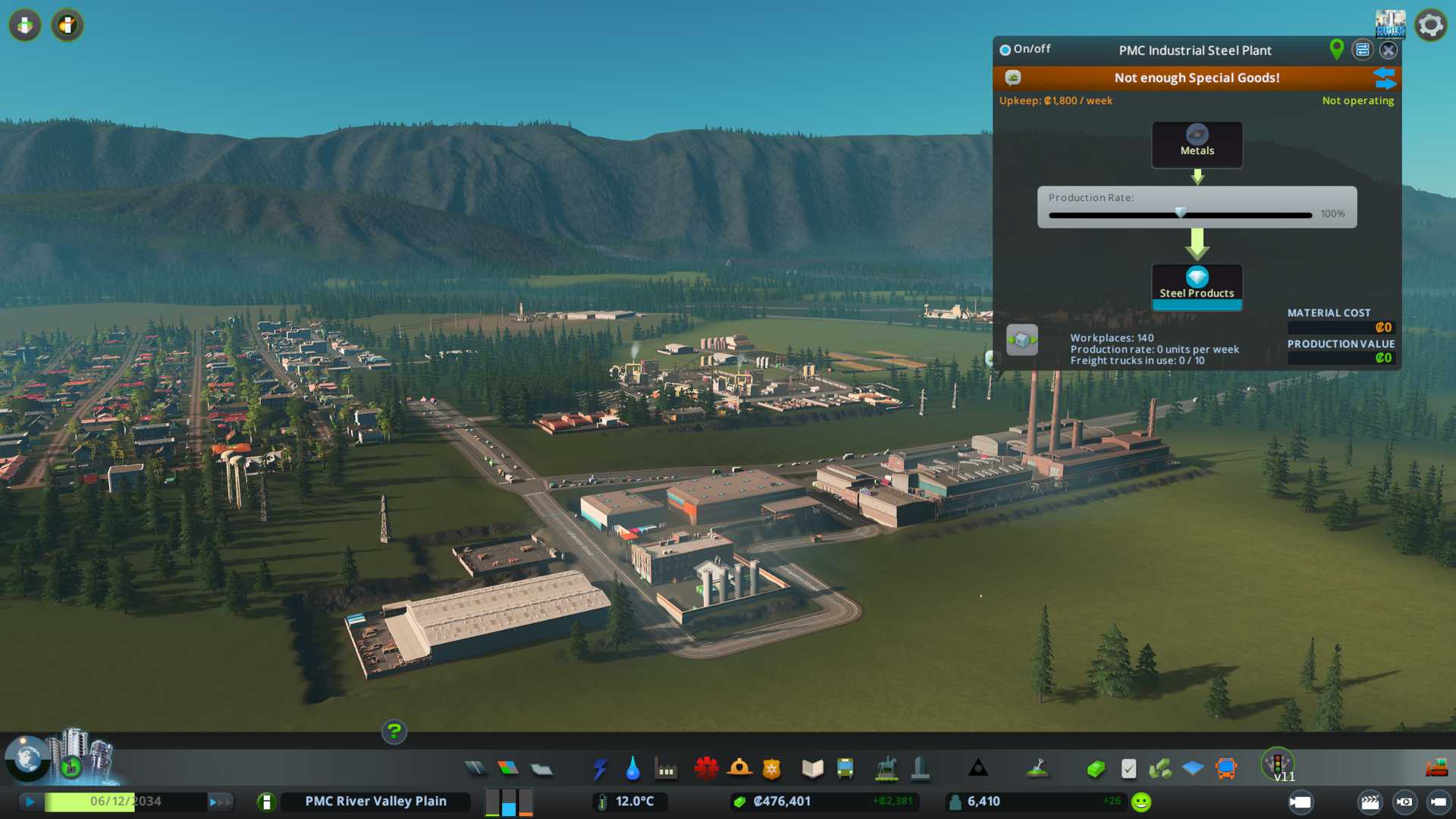Open the city info panel button
Screen dimensions: 1456x819
(x=266, y=802)
